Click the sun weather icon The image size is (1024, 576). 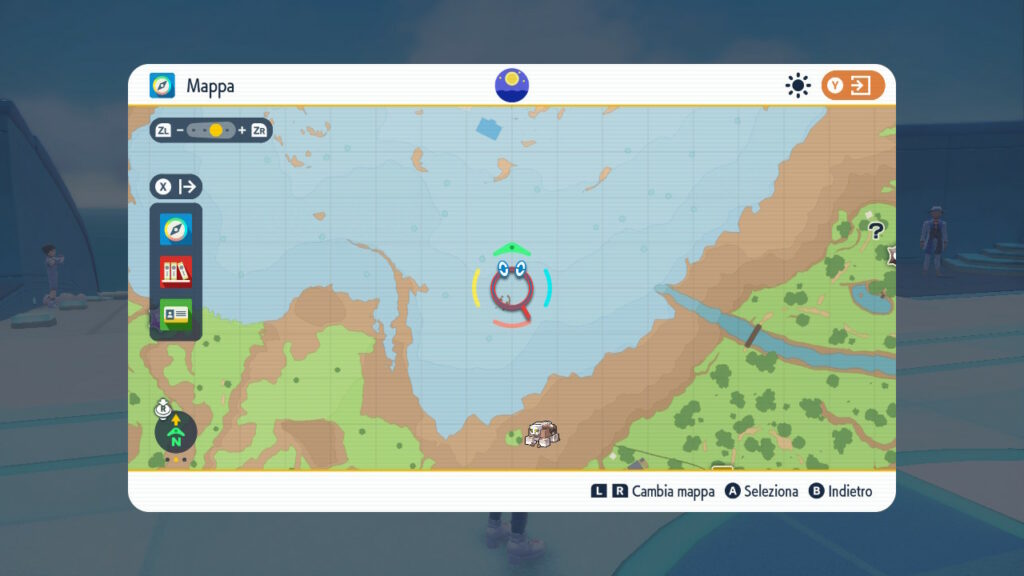[x=797, y=86]
